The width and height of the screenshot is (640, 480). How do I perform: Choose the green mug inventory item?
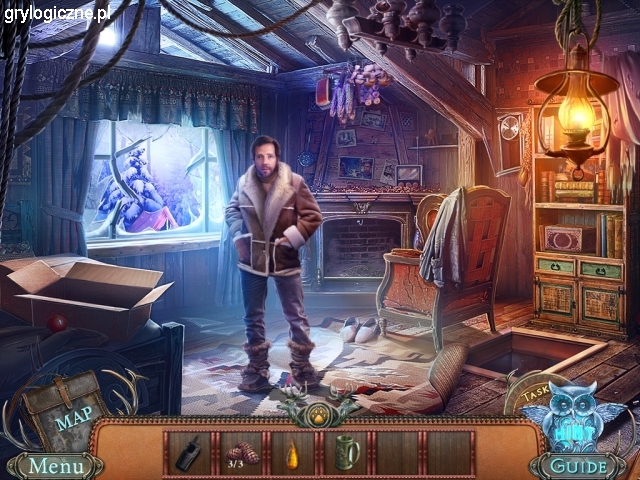click(x=345, y=452)
